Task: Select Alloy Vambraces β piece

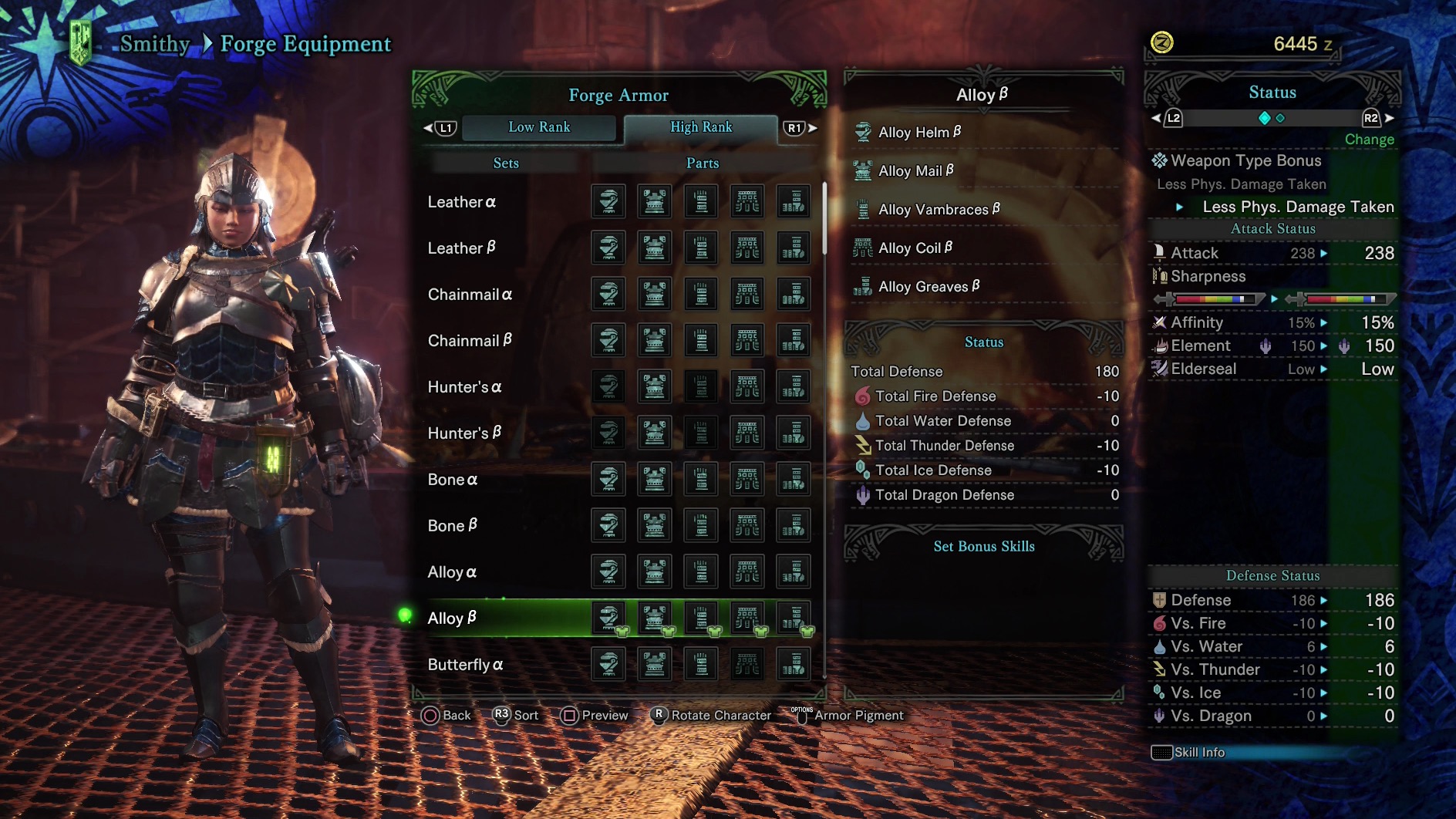Action: point(939,210)
